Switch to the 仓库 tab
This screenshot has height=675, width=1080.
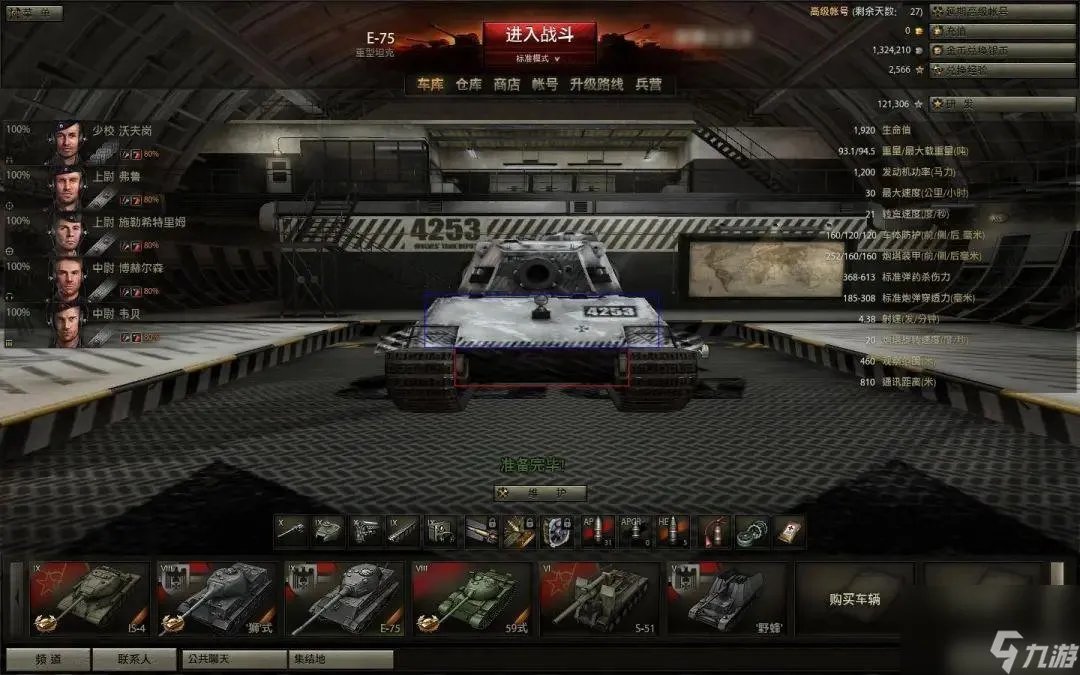(x=469, y=84)
